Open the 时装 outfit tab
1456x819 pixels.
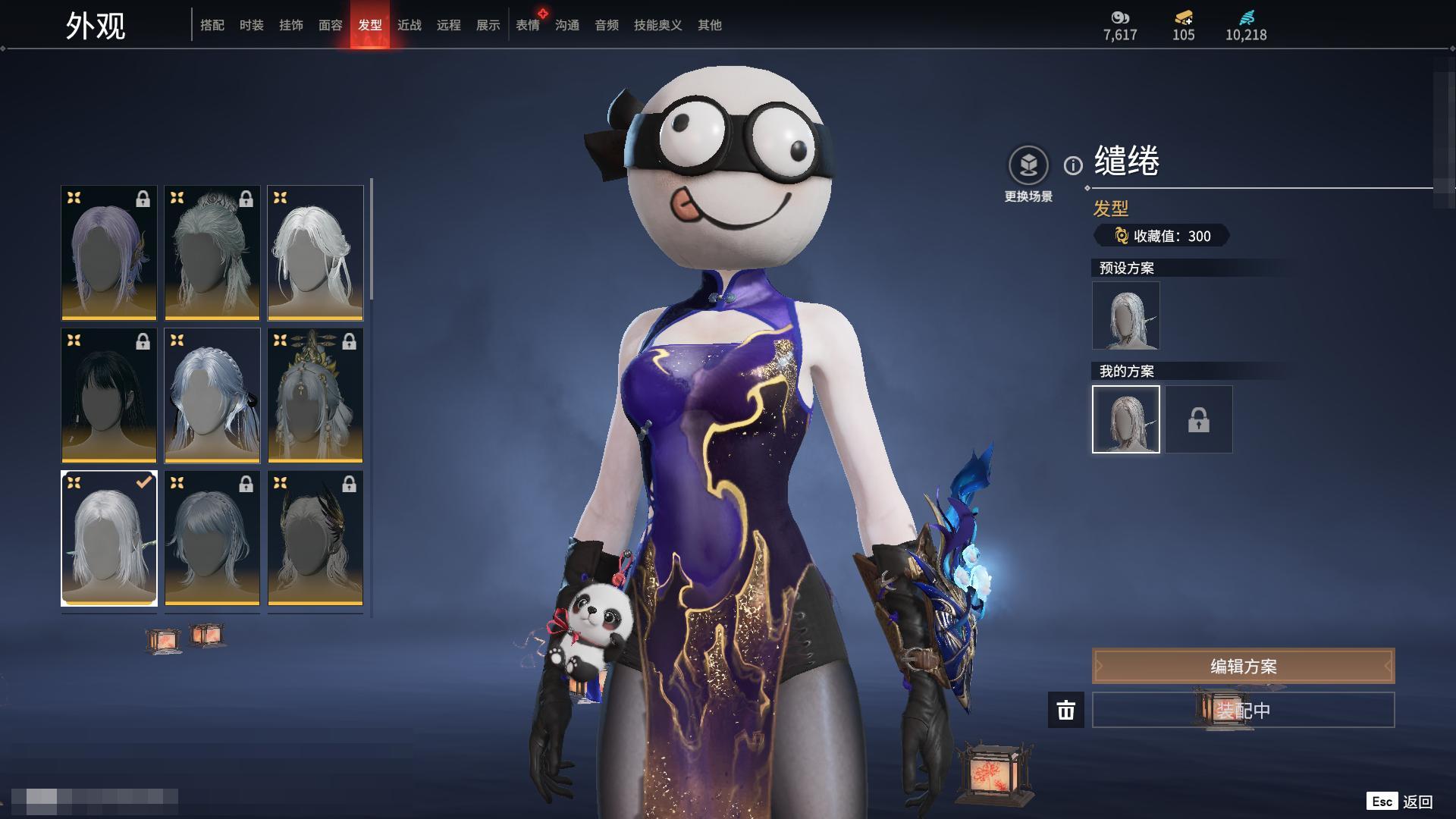[x=252, y=25]
